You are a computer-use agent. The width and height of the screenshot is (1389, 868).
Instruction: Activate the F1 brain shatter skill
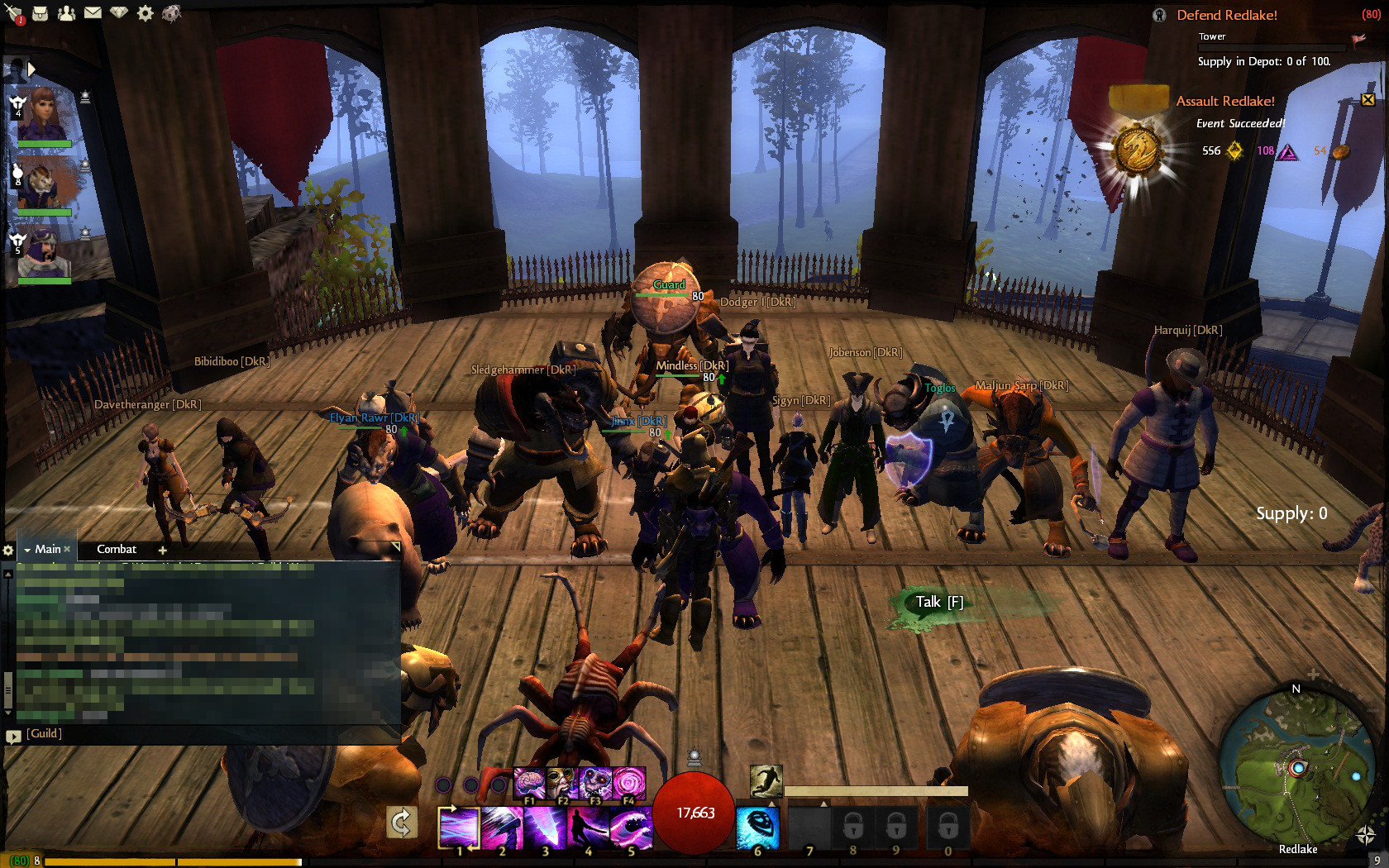529,781
